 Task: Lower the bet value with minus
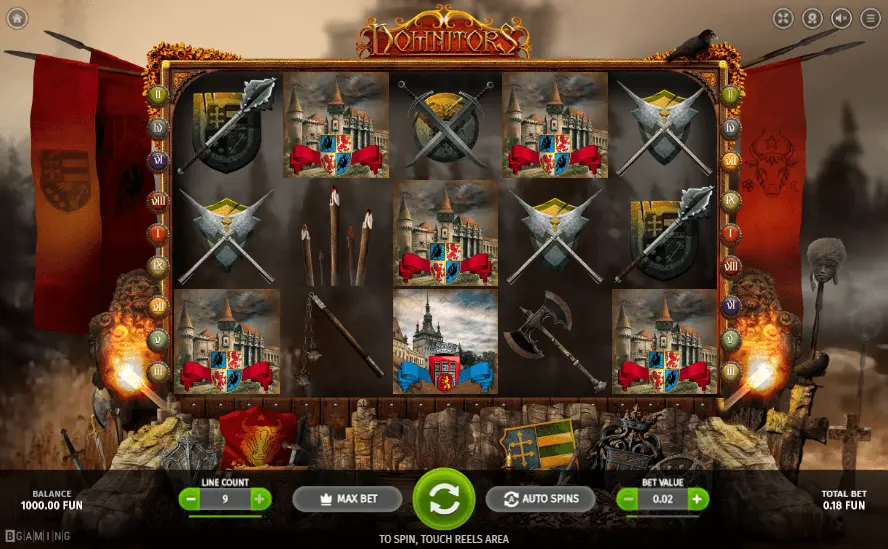pos(627,498)
